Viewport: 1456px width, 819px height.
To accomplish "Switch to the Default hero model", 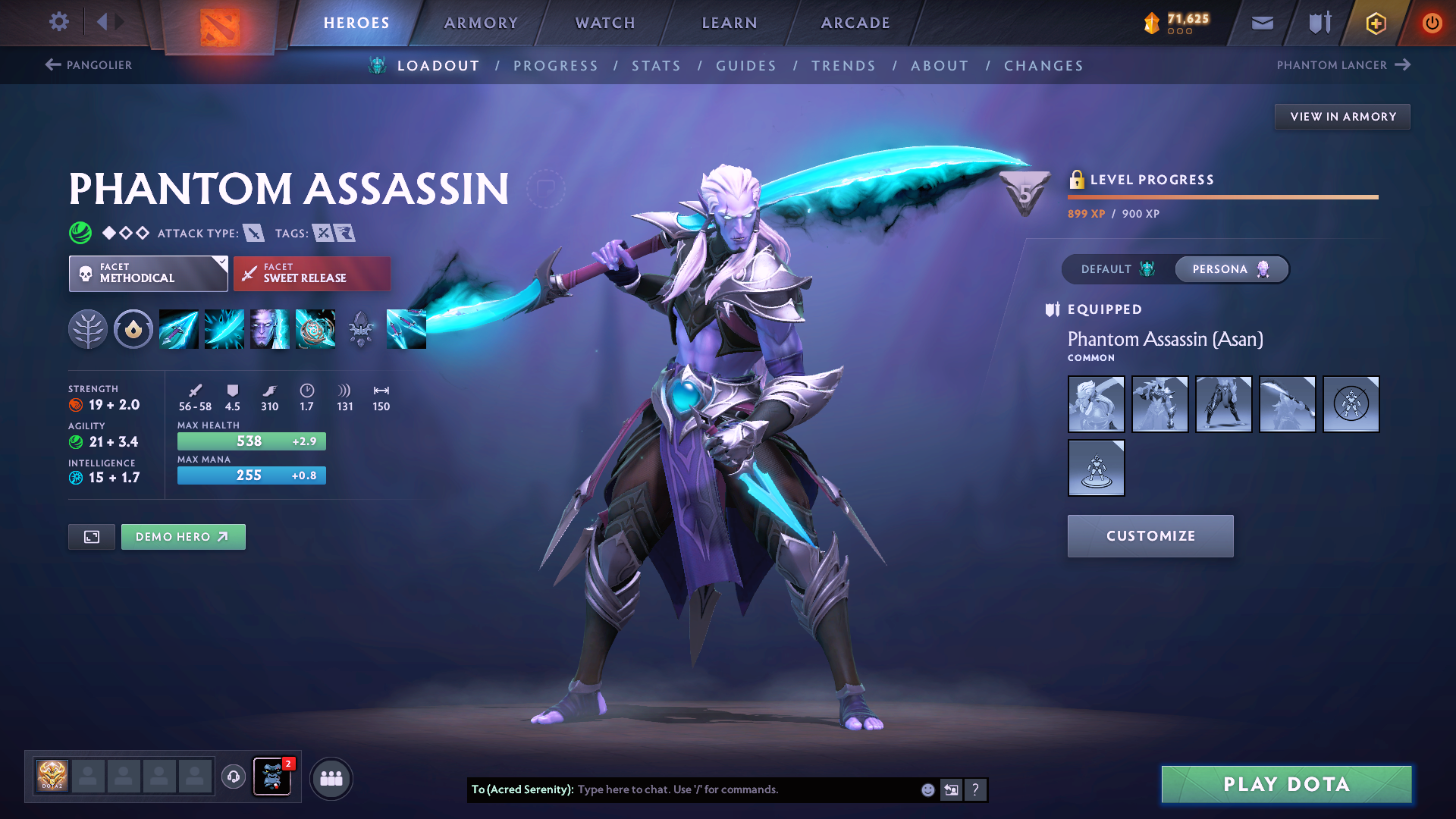I will click(x=1118, y=269).
